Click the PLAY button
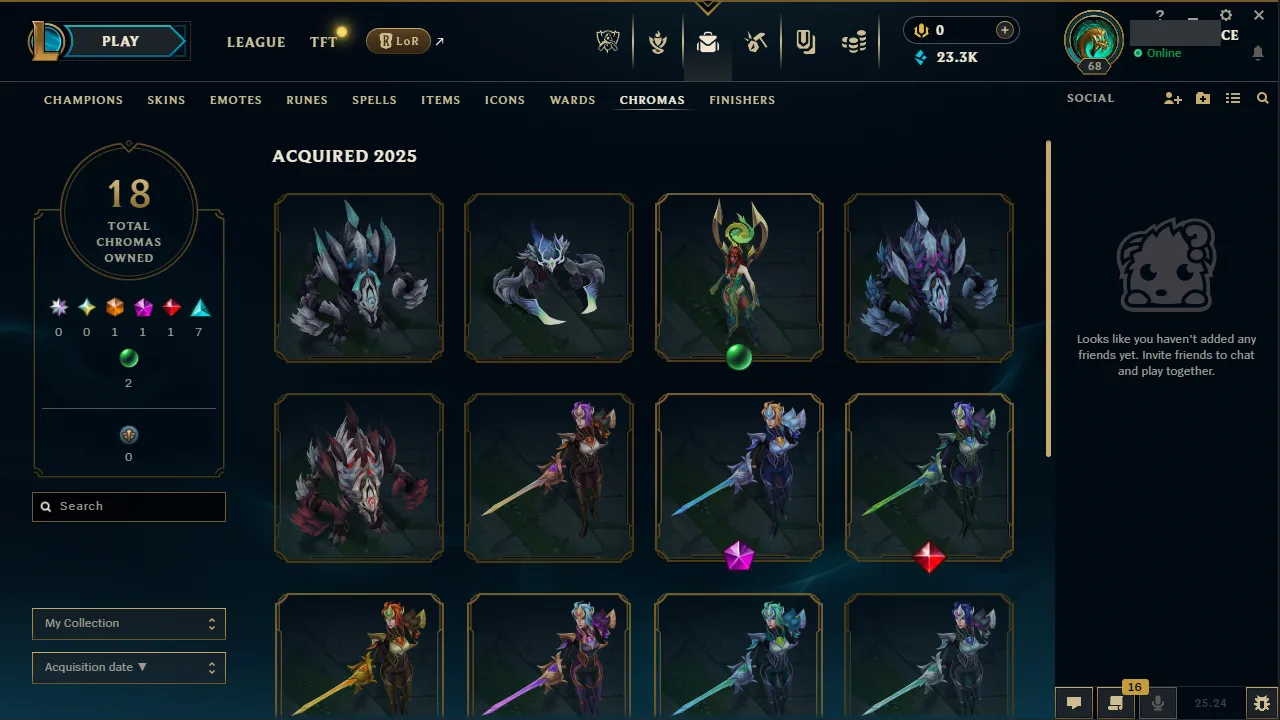Viewport: 1280px width, 720px height. pyautogui.click(x=120, y=41)
